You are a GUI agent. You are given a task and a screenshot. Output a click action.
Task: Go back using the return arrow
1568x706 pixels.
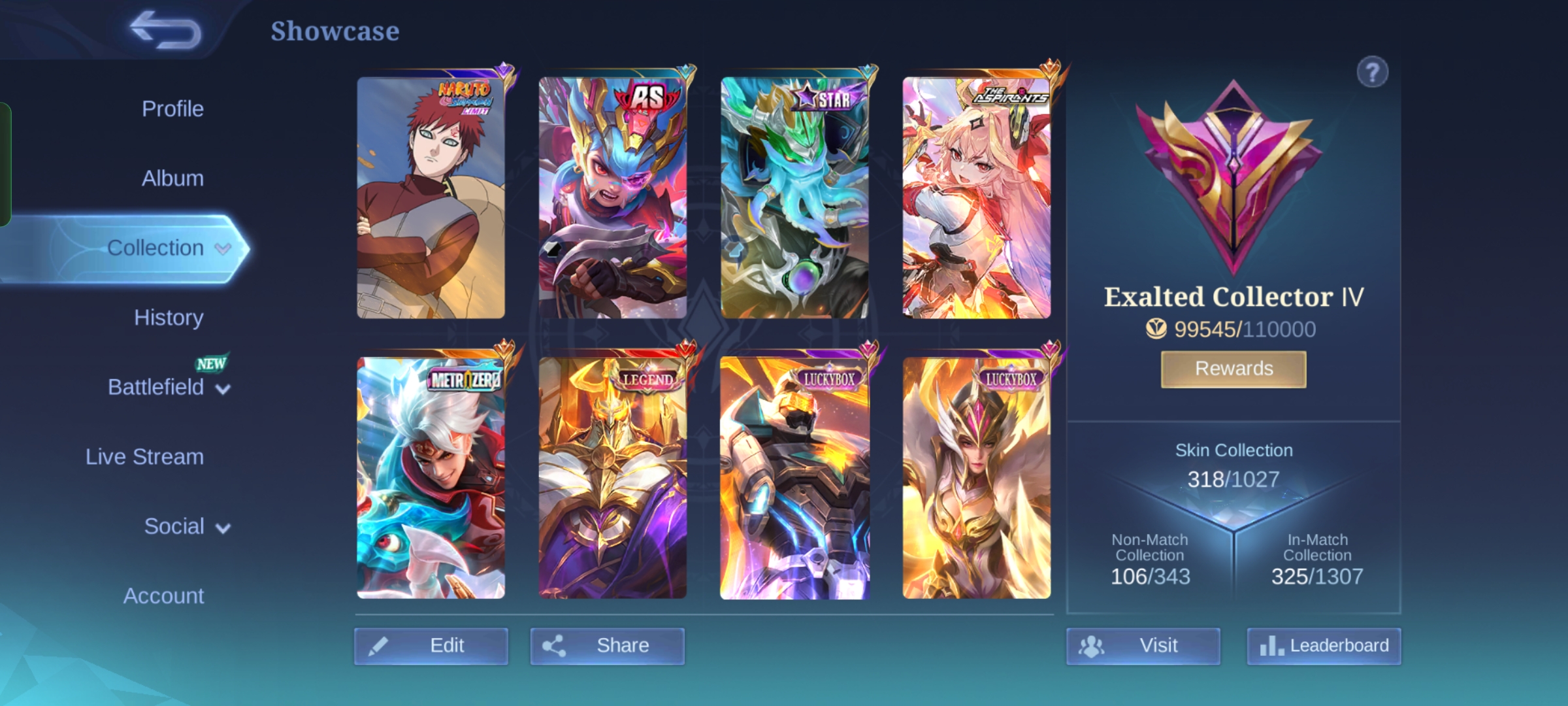(x=166, y=30)
